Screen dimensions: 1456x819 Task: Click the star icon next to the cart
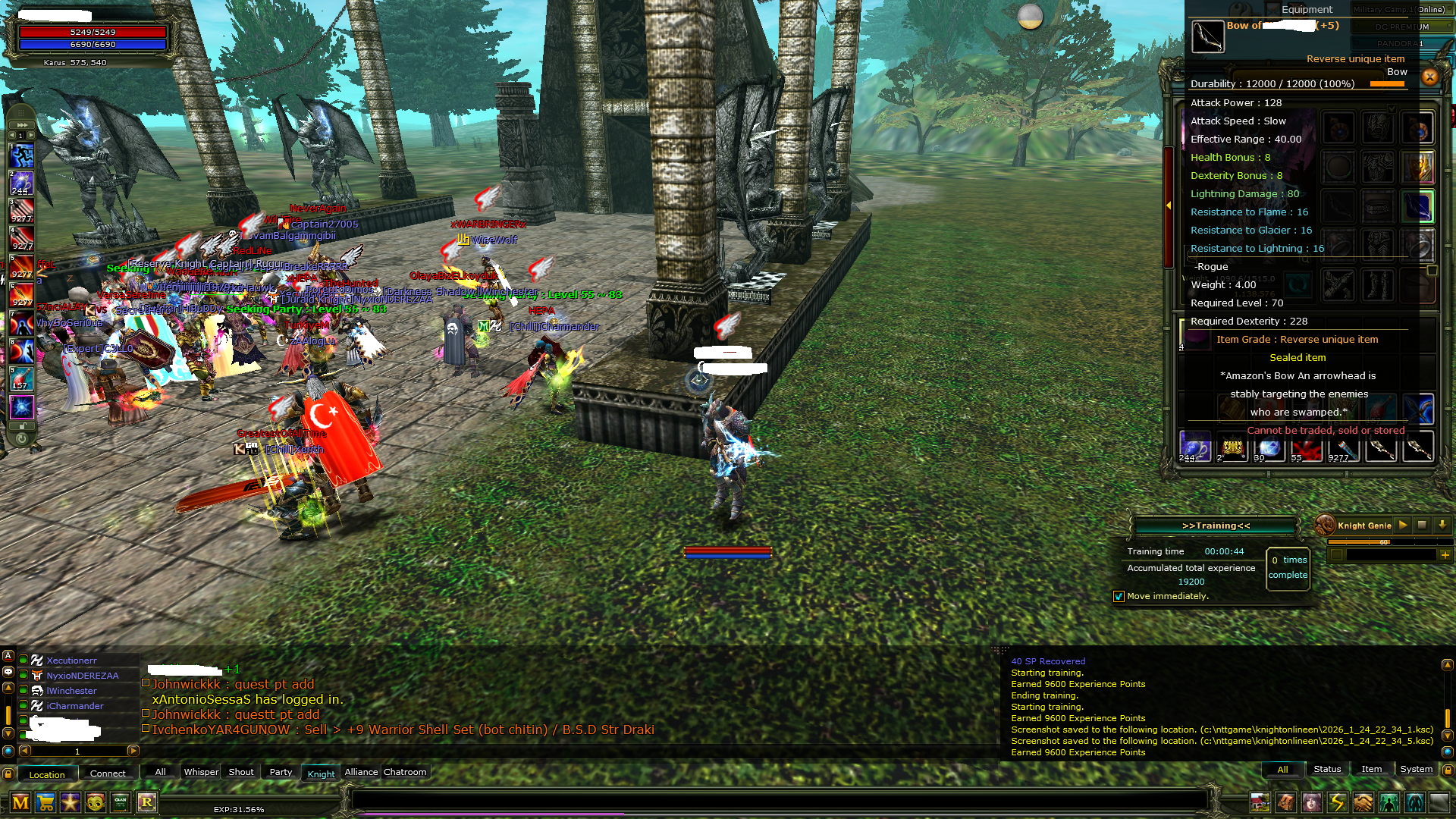(x=70, y=803)
